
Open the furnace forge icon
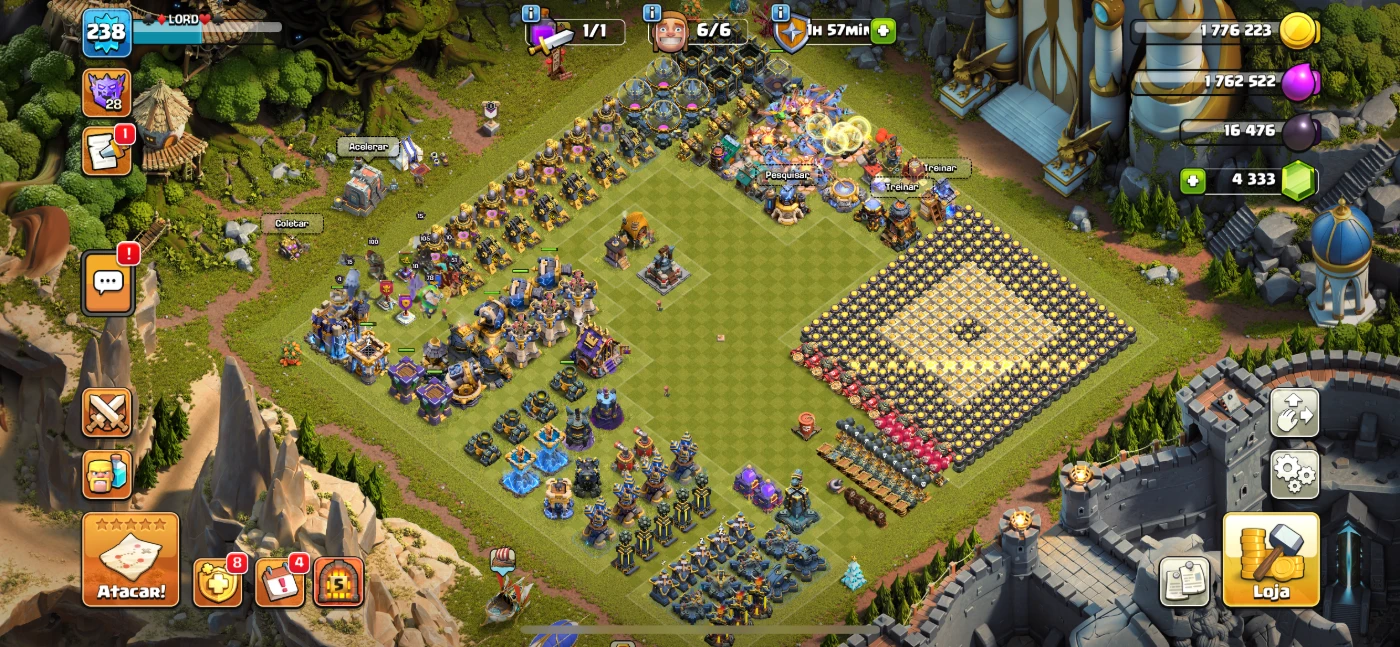point(338,582)
